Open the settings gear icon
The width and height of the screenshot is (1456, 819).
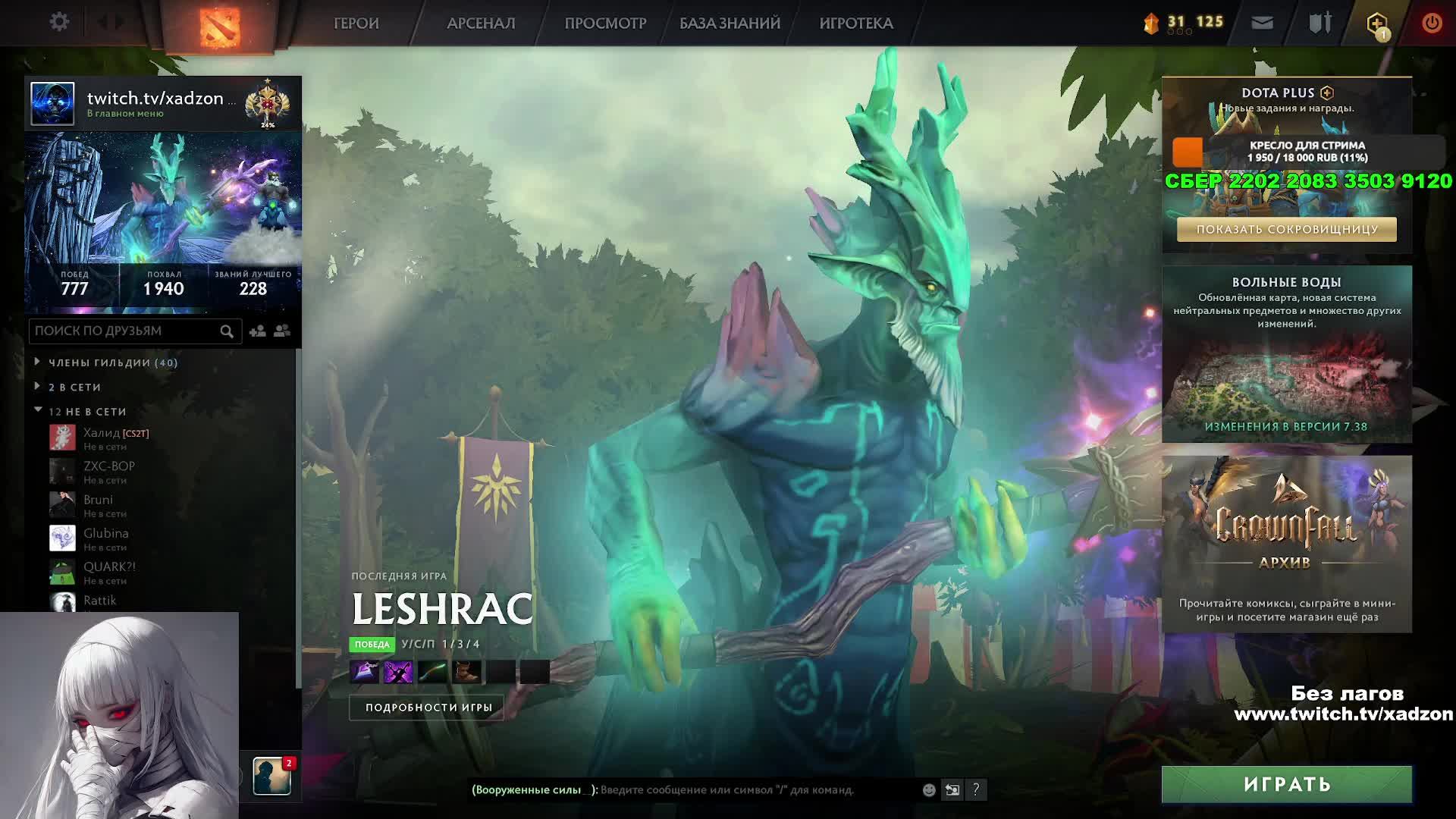pyautogui.click(x=59, y=22)
